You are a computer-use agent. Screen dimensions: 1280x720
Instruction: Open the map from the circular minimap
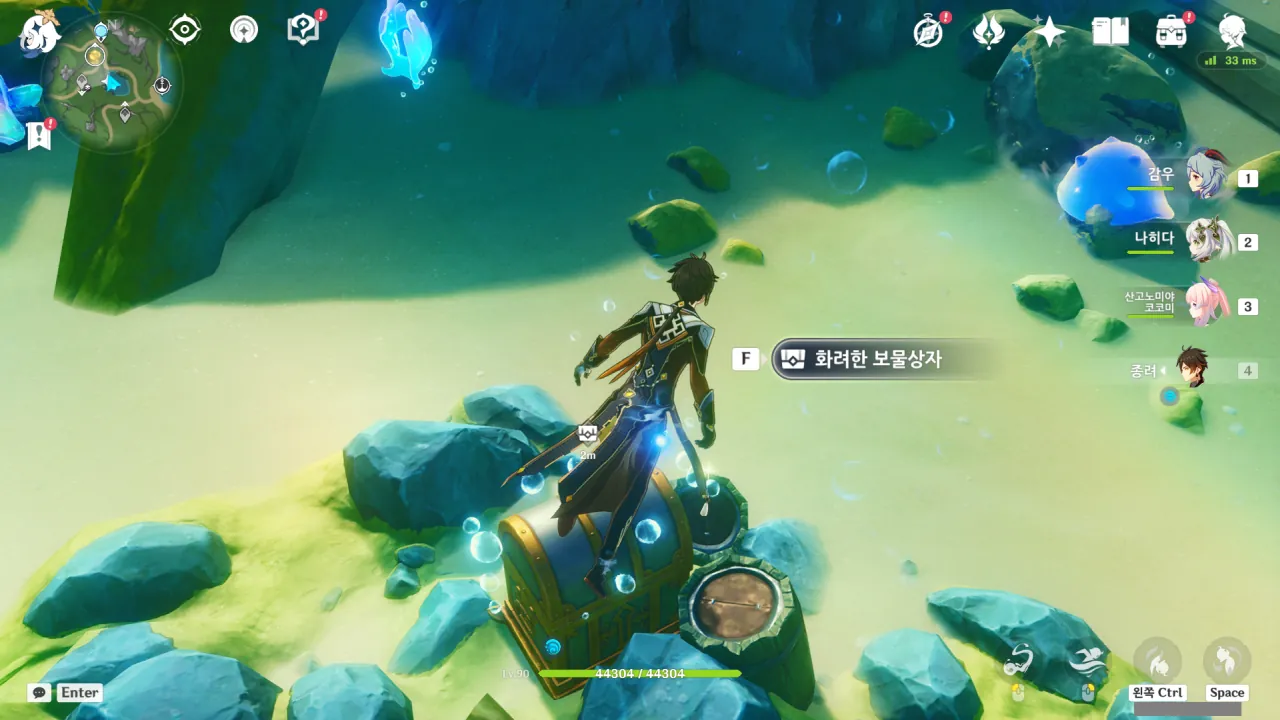(111, 83)
